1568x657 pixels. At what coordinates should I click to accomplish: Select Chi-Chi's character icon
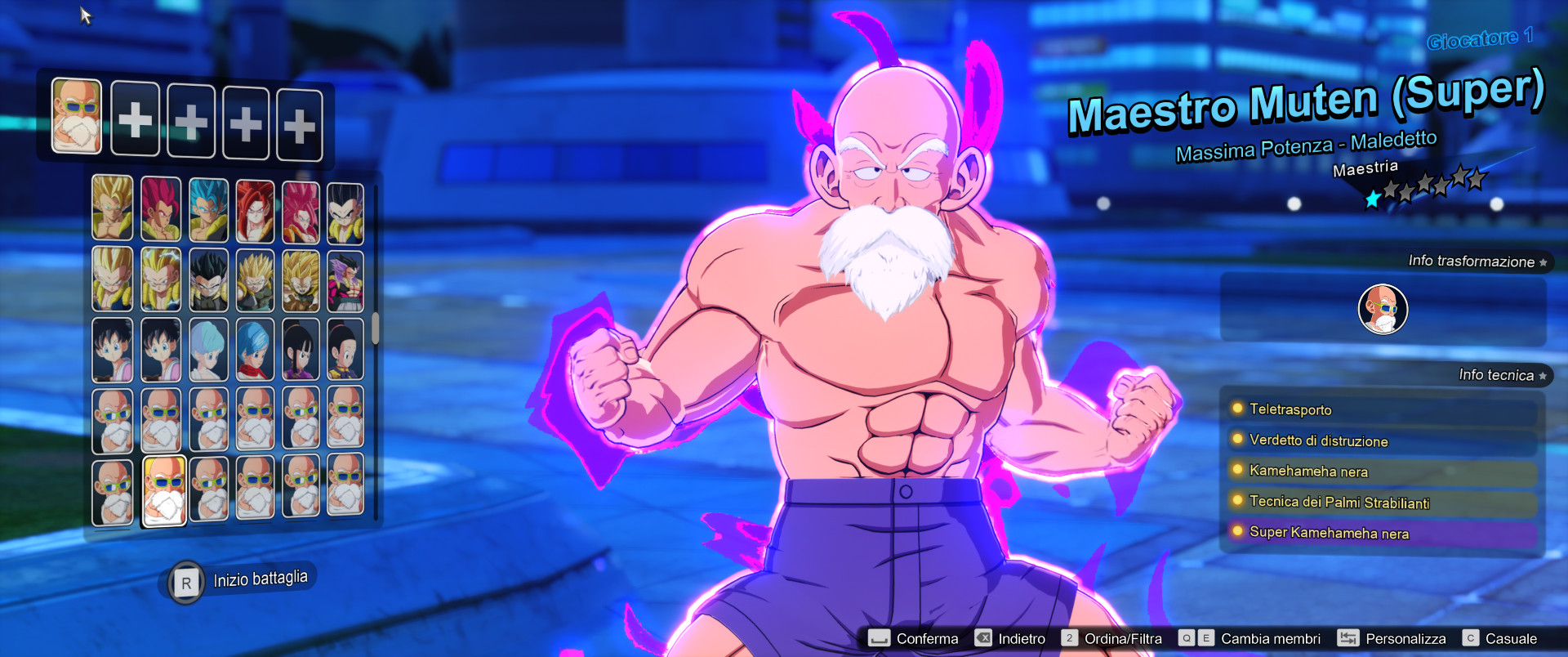coord(302,350)
